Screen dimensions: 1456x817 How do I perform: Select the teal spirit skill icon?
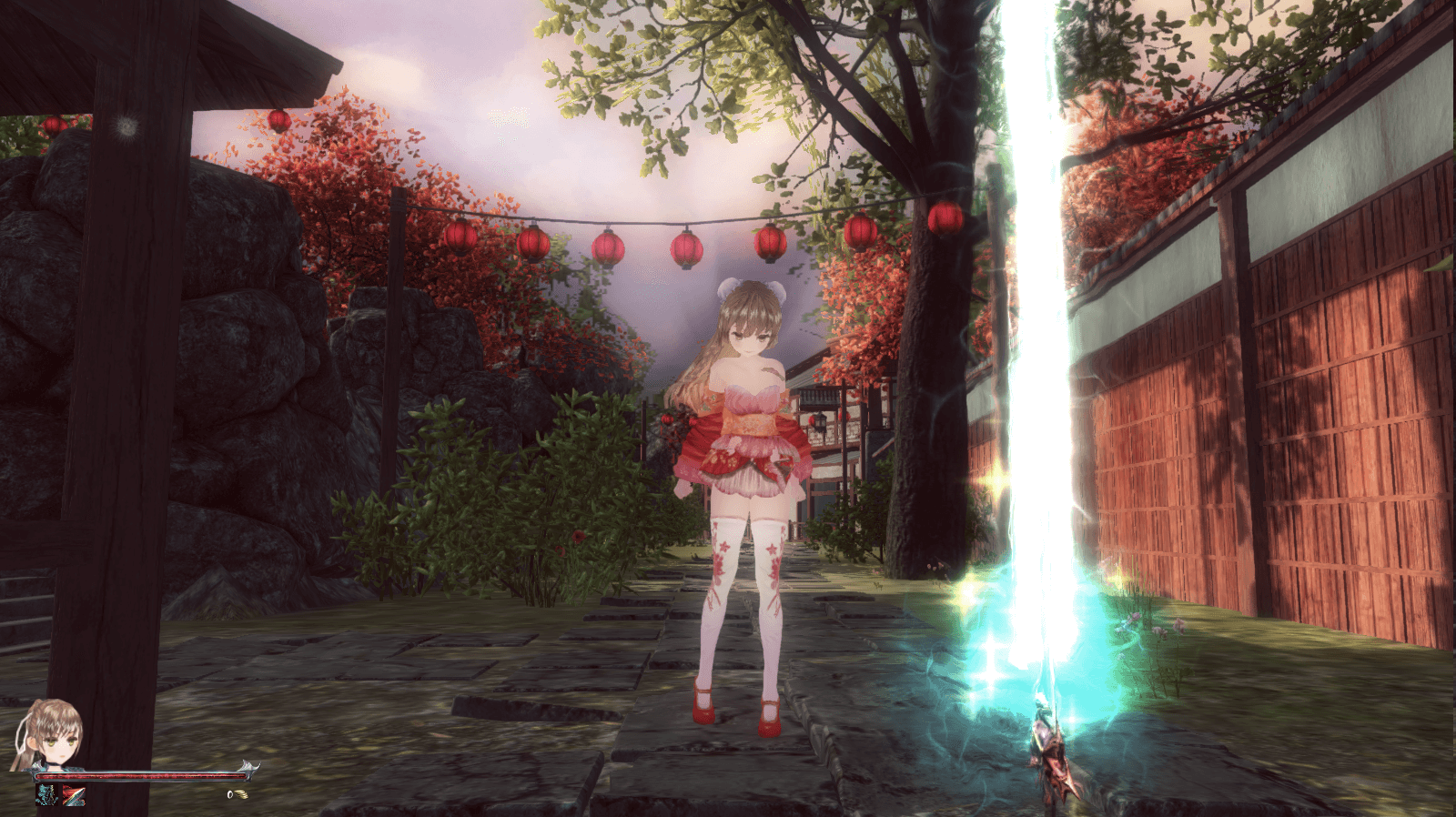47,795
